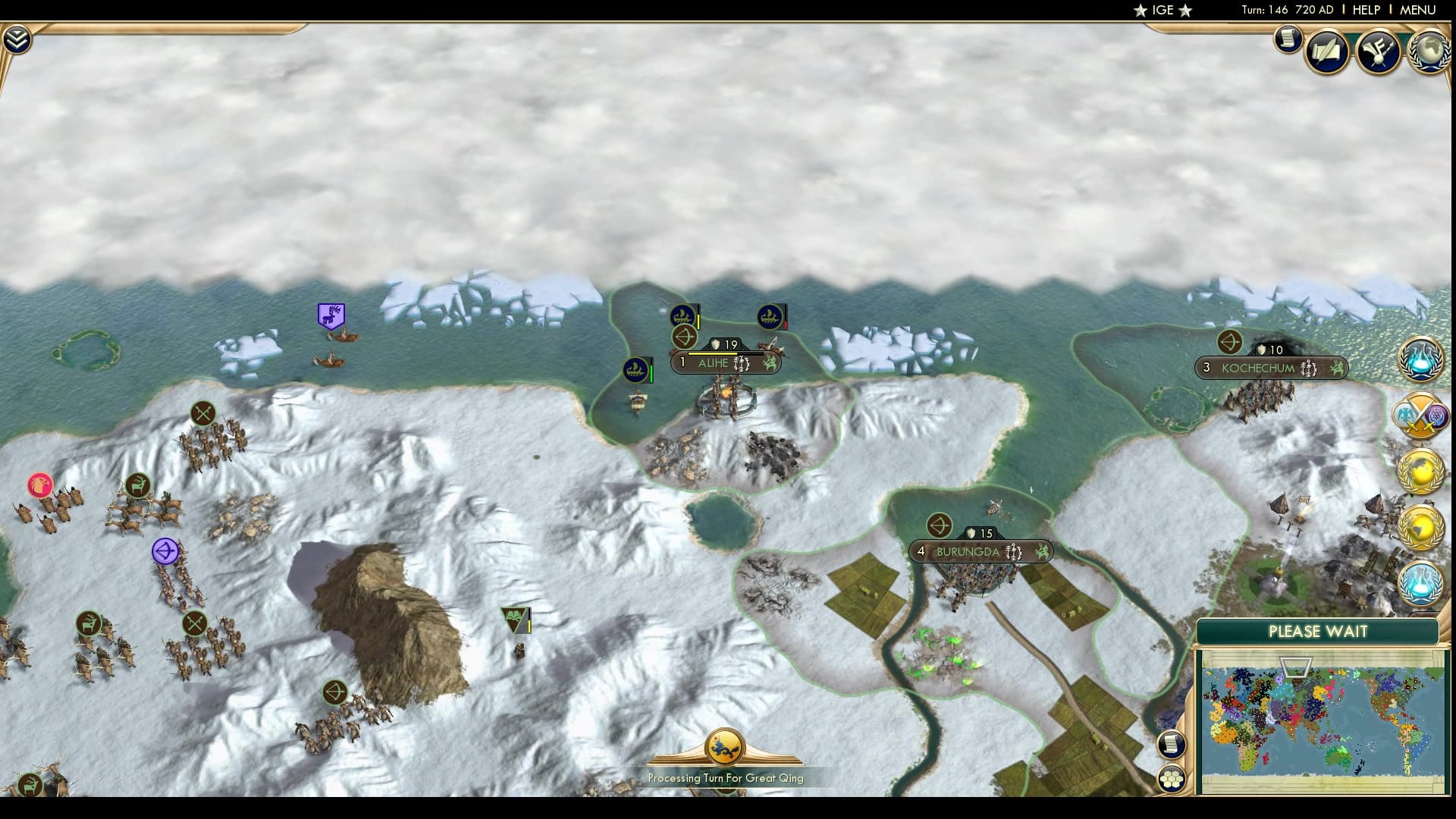The height and width of the screenshot is (819, 1456).
Task: Open the horn and flag panel button
Action: (1378, 52)
